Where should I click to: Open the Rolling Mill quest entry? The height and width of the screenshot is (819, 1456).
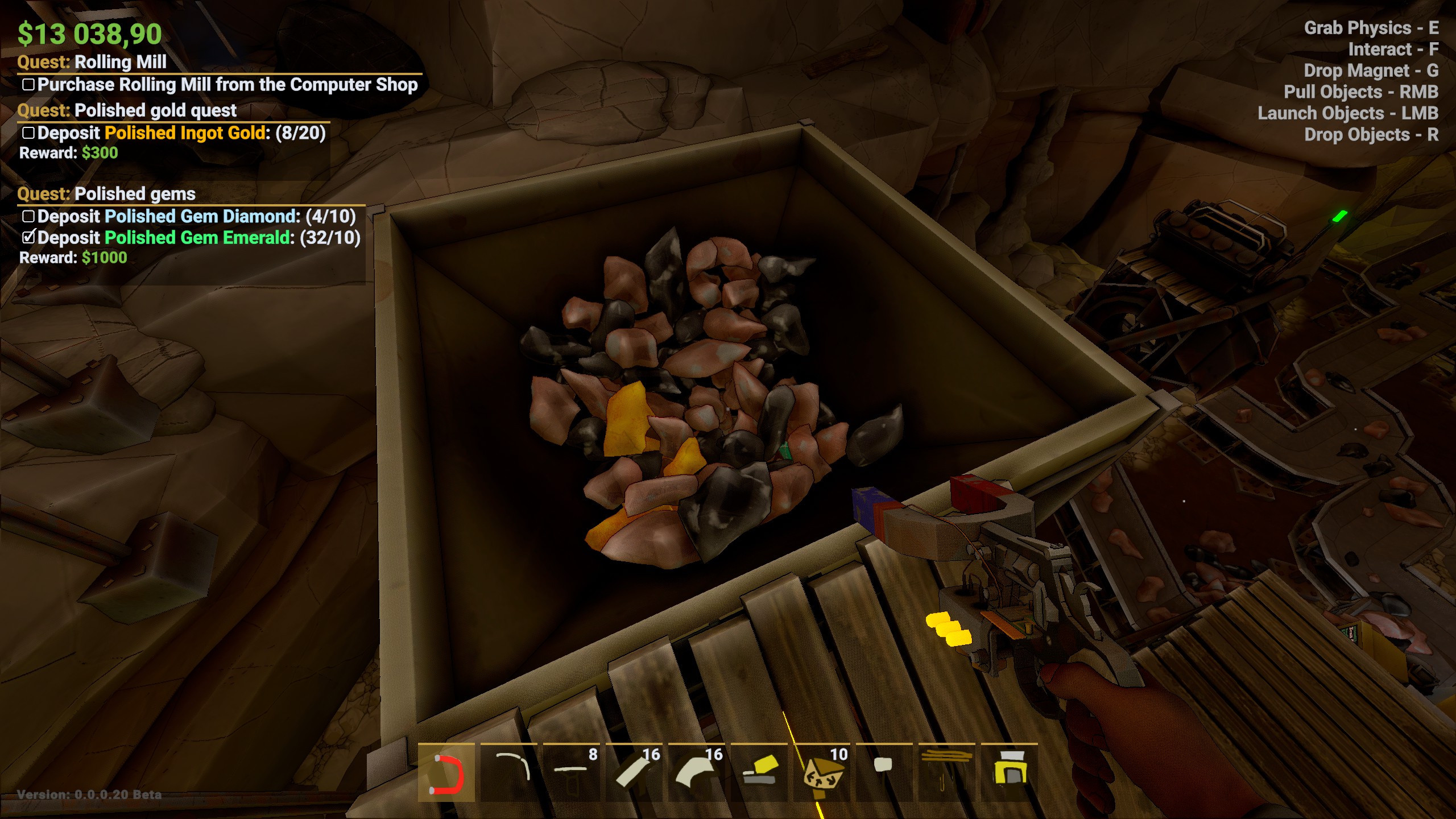[x=120, y=62]
